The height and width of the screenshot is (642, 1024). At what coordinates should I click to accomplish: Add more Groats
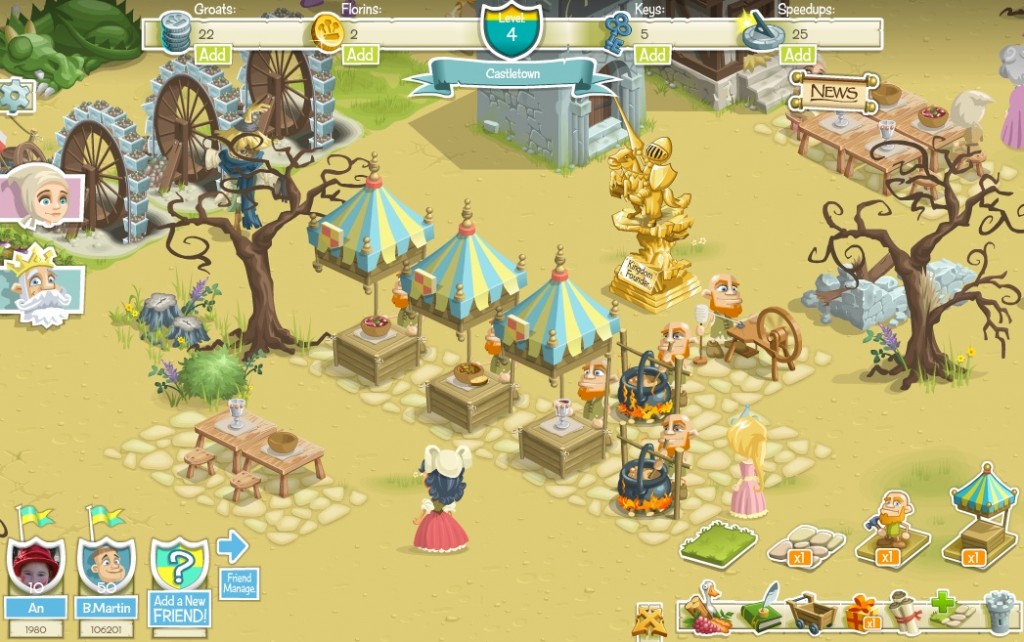211,55
